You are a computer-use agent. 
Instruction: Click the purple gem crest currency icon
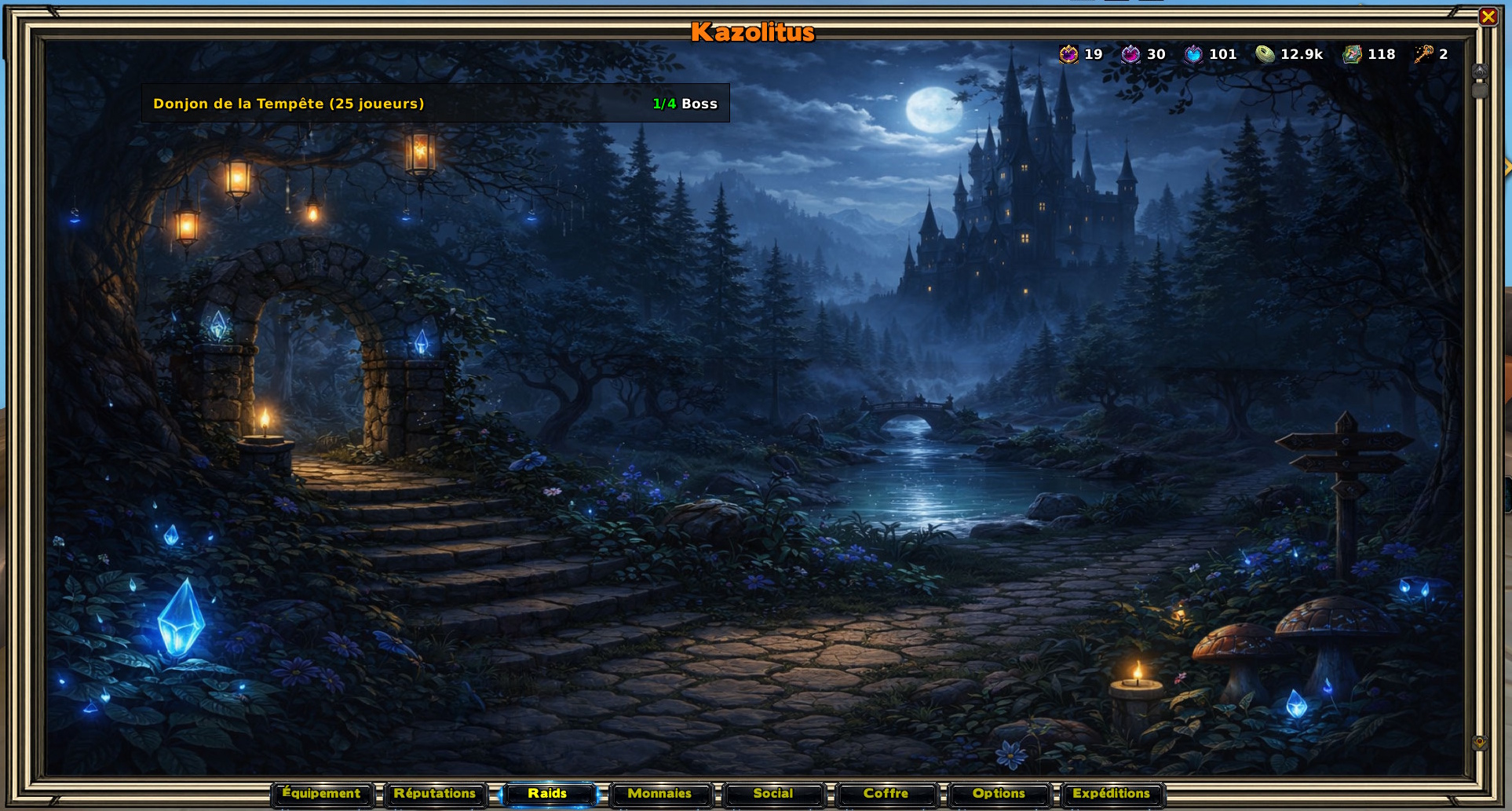click(1068, 54)
